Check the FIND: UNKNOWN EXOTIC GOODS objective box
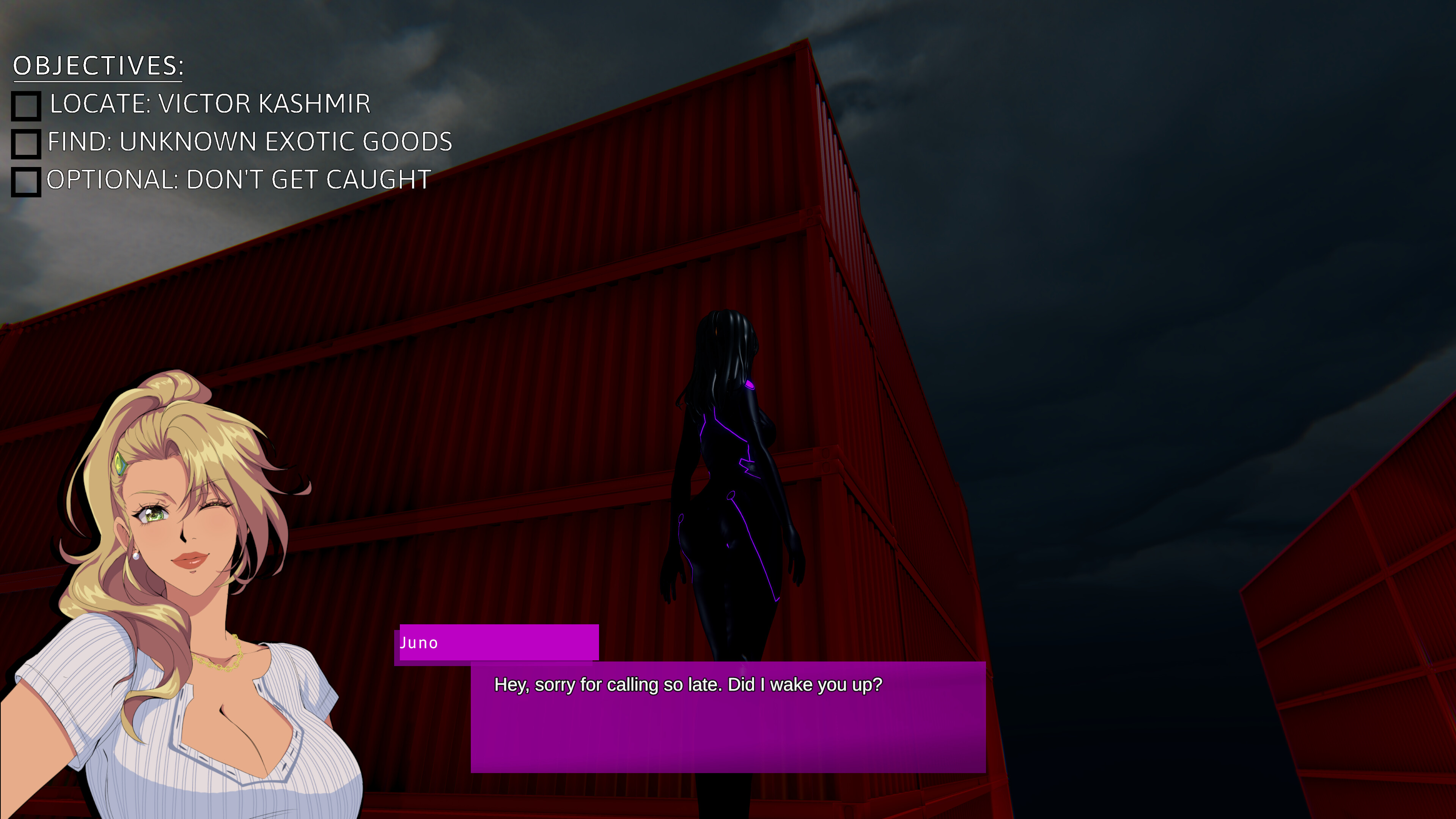Viewport: 1456px width, 819px height. pyautogui.click(x=27, y=144)
